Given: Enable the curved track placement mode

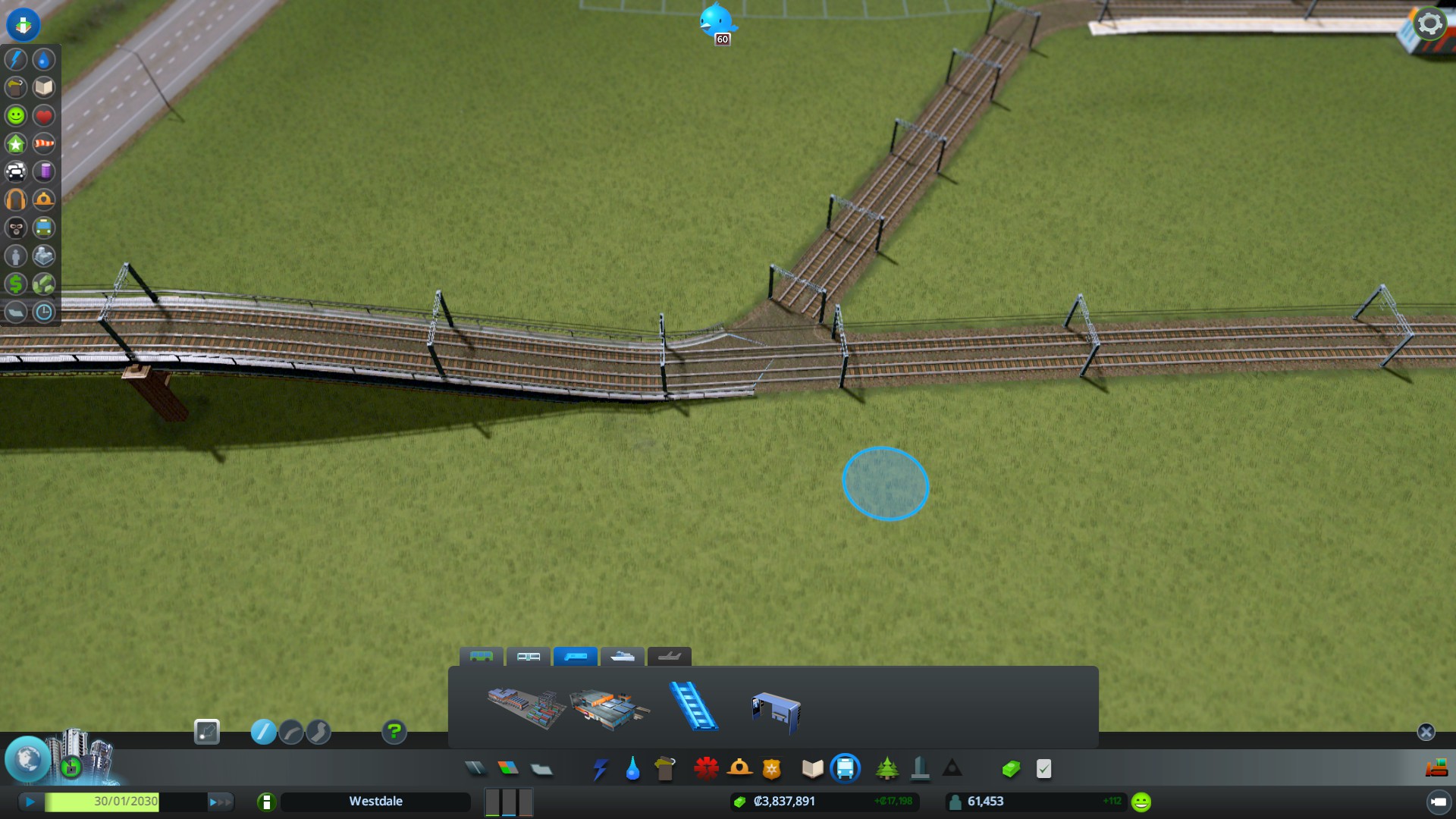Looking at the screenshot, I should tap(291, 732).
